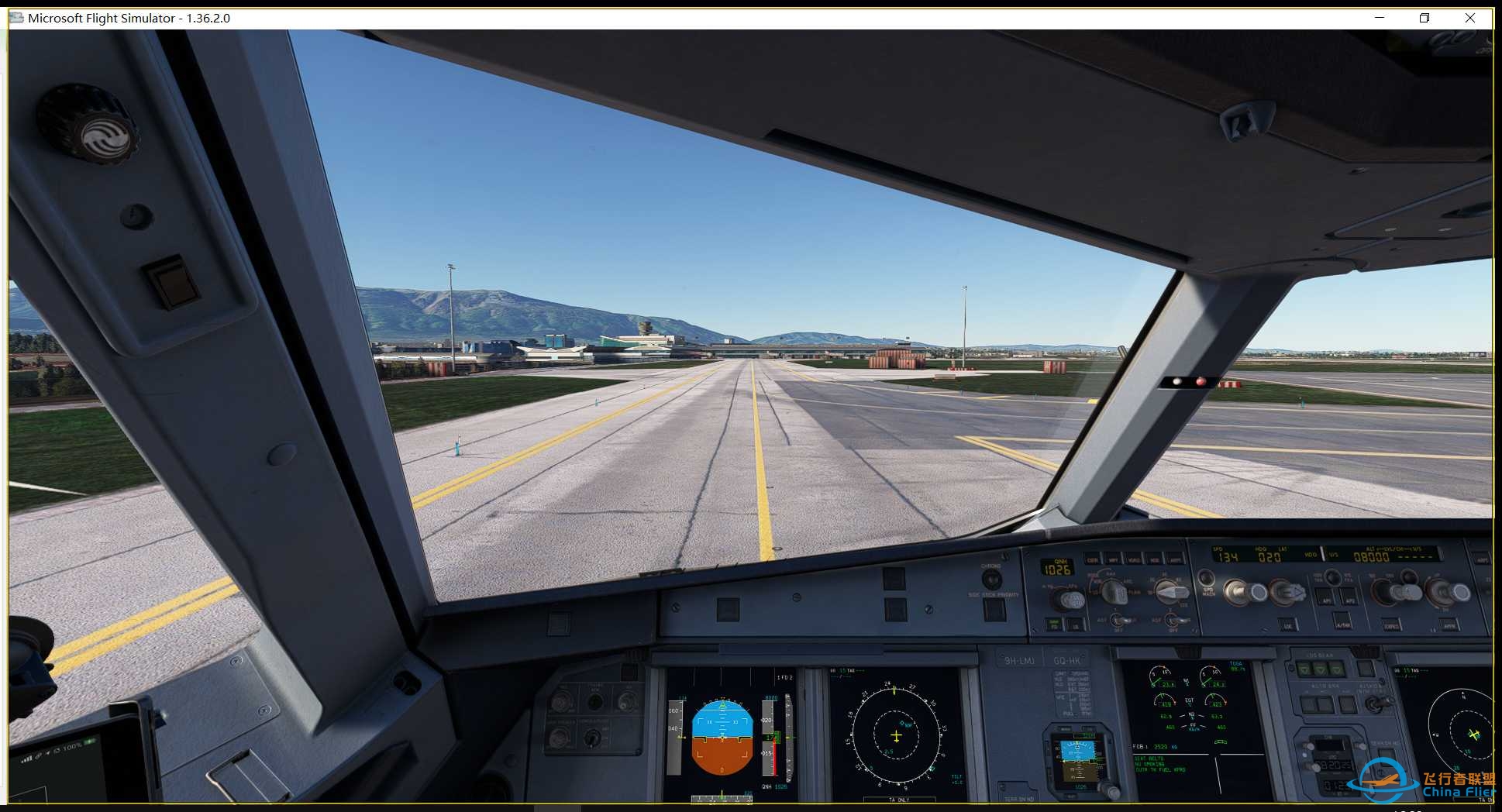Screen dimensions: 1502x812
Task: Flip the ADF/VOR selector switch number 1
Action: [x=1117, y=619]
